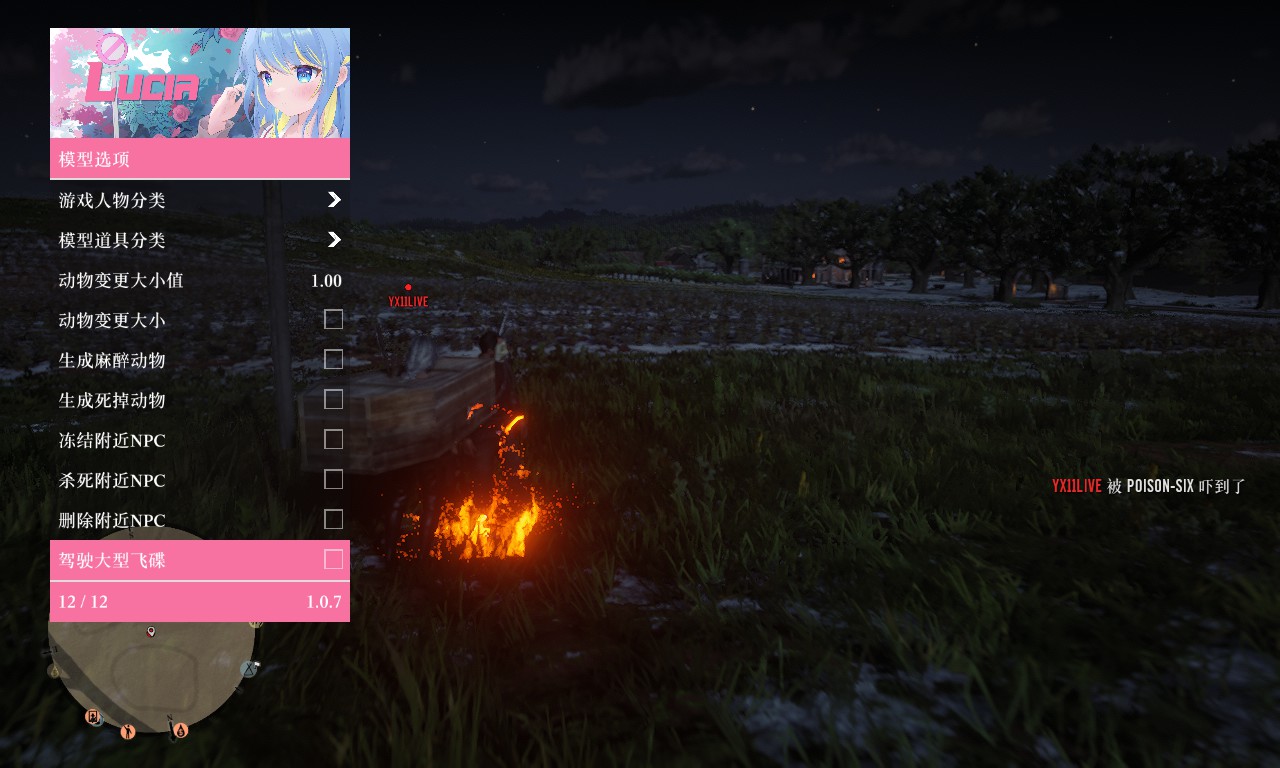This screenshot has height=768, width=1280.
Task: Click the Lucia anime banner image
Action: (x=200, y=83)
